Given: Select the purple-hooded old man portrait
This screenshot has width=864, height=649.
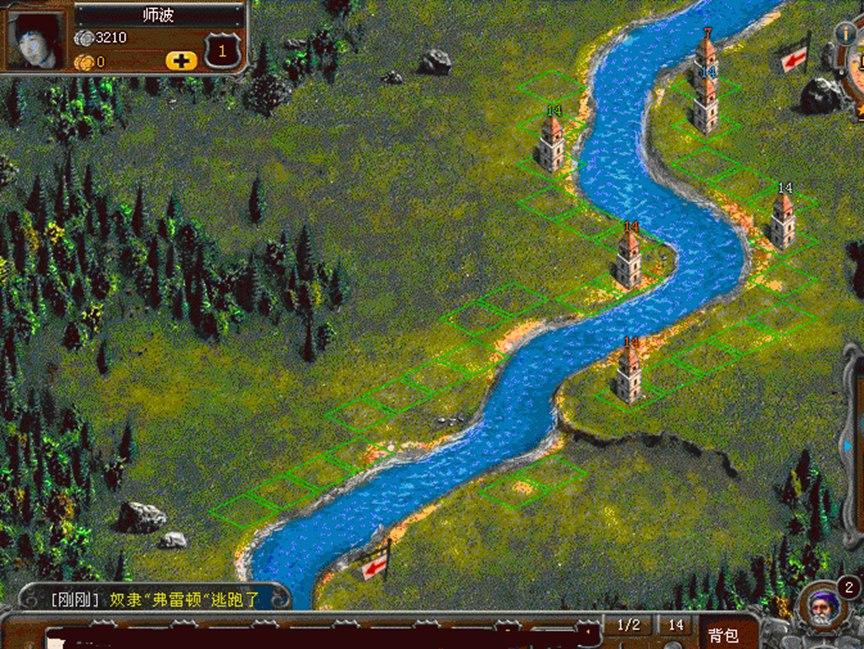Looking at the screenshot, I should (x=822, y=606).
